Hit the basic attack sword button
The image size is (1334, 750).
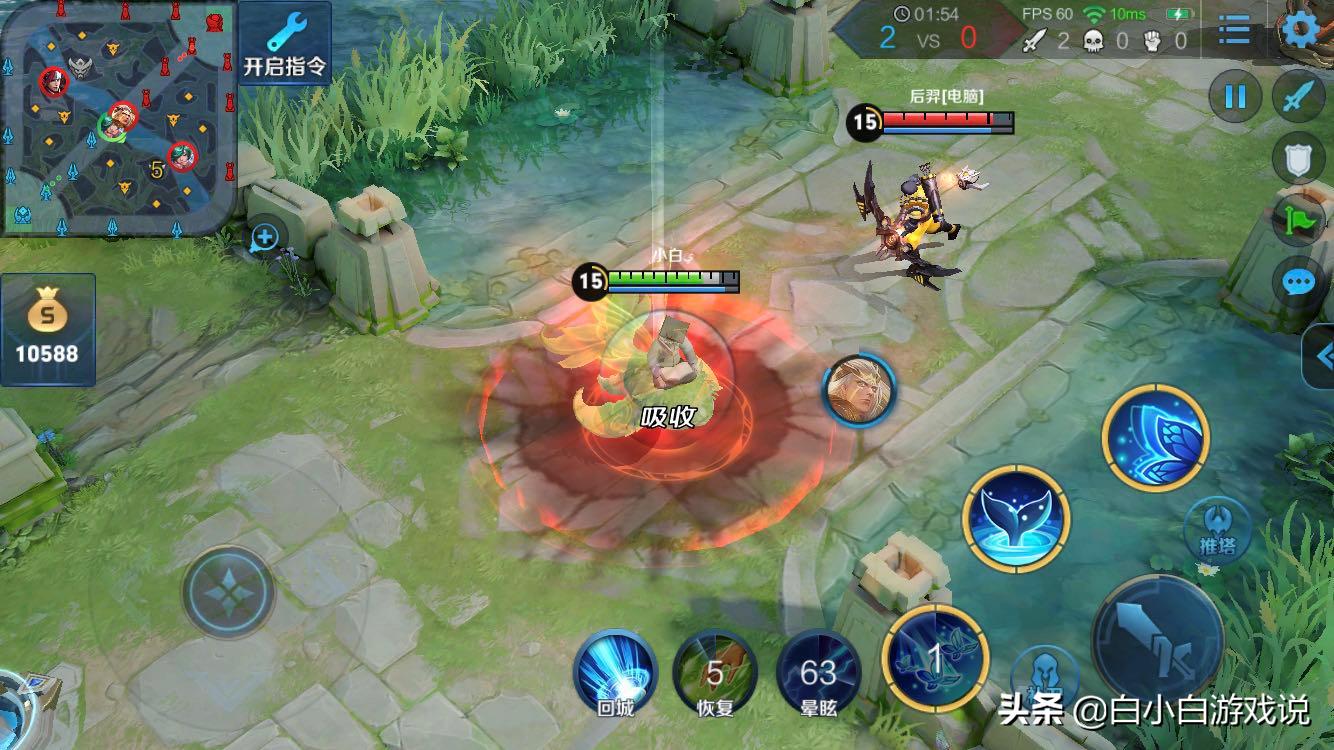[x=1157, y=638]
